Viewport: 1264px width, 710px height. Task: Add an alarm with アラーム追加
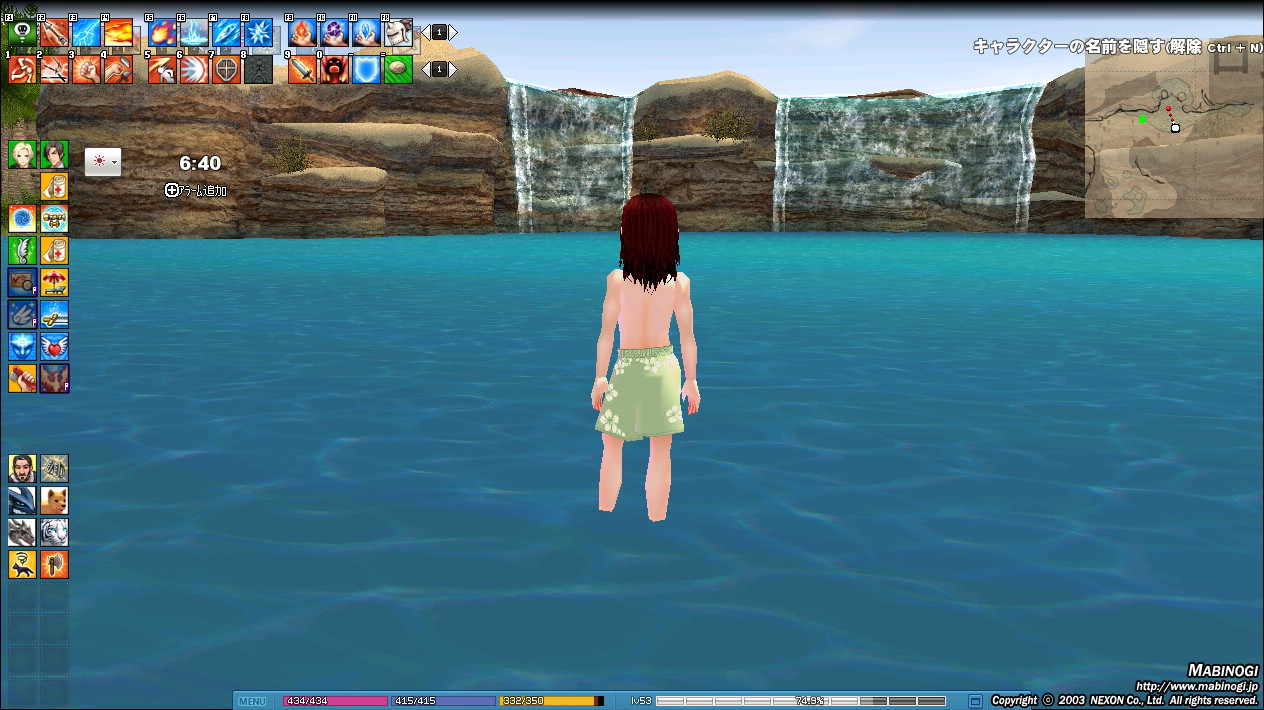click(195, 190)
